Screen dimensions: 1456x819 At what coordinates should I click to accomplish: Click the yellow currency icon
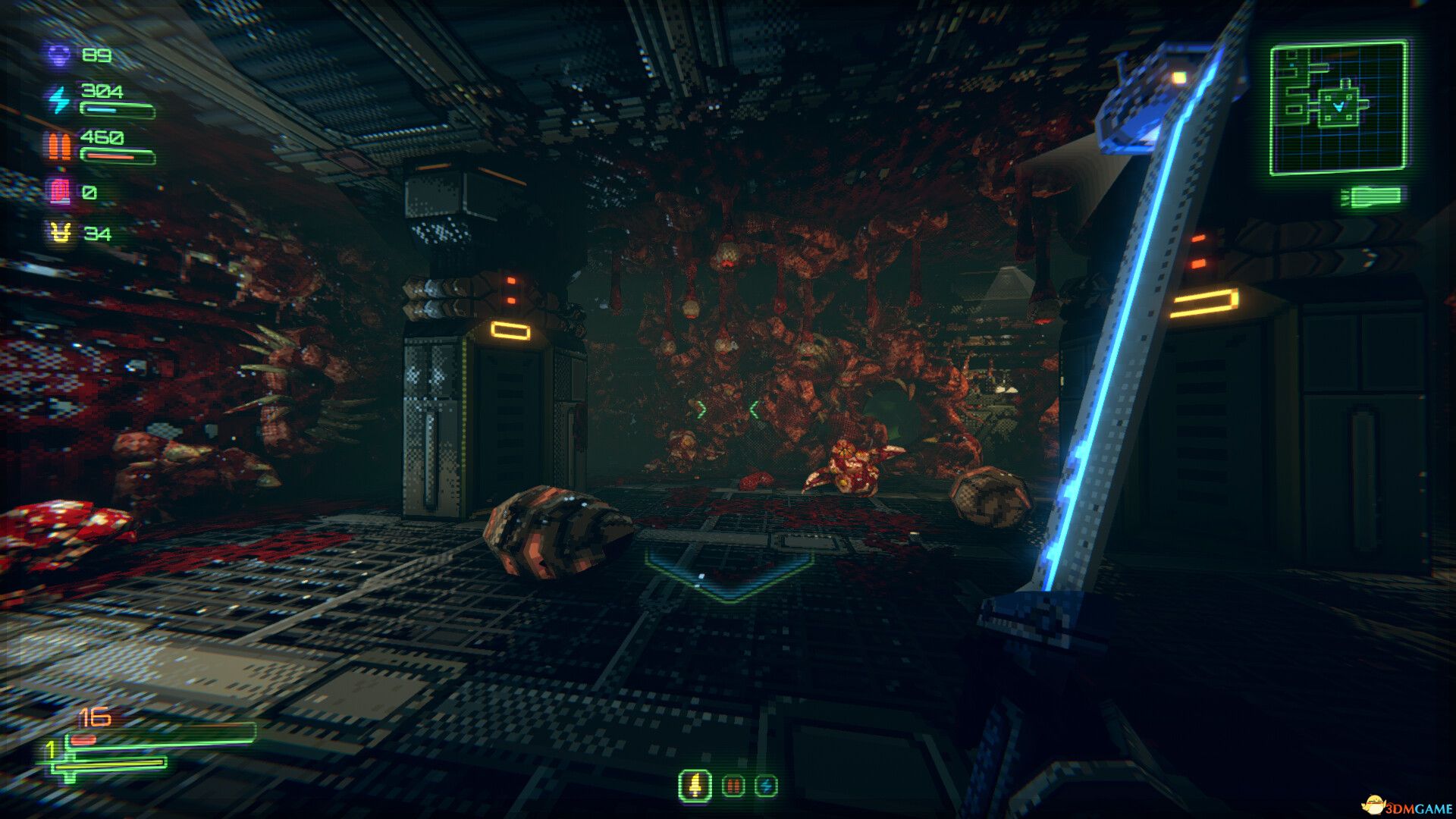[x=61, y=233]
